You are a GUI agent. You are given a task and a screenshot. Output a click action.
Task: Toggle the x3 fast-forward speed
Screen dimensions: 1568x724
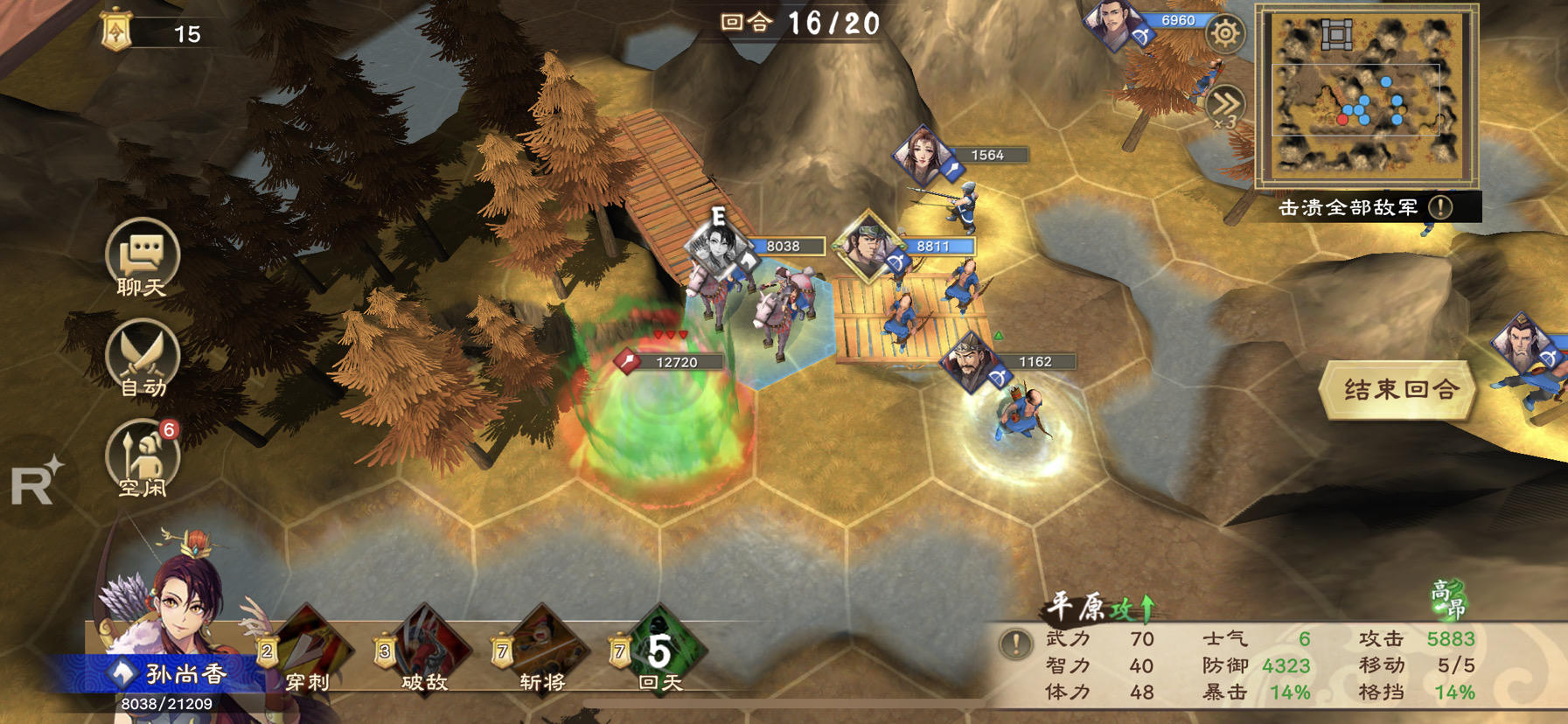(1224, 108)
